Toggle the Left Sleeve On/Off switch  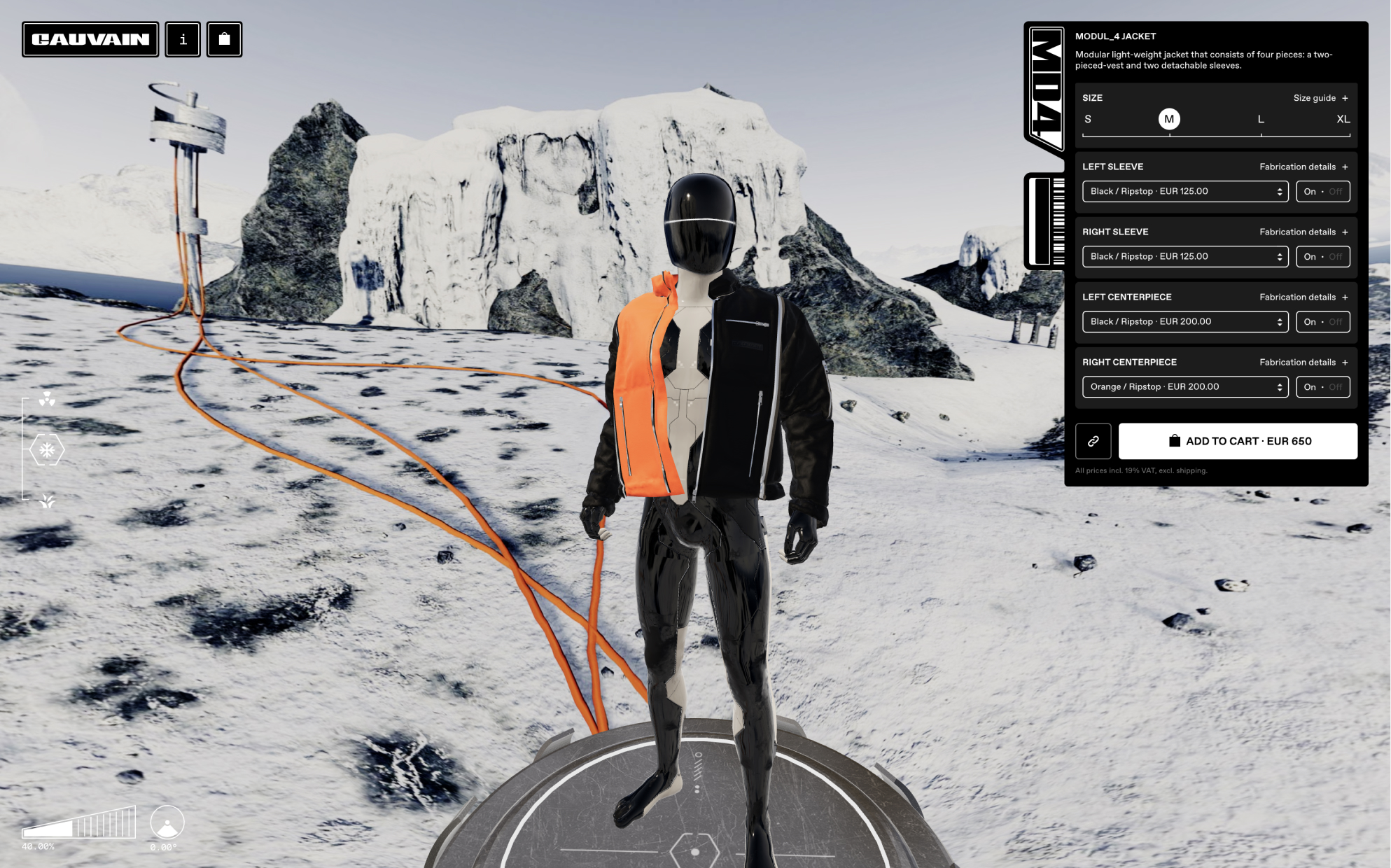[x=1322, y=191]
